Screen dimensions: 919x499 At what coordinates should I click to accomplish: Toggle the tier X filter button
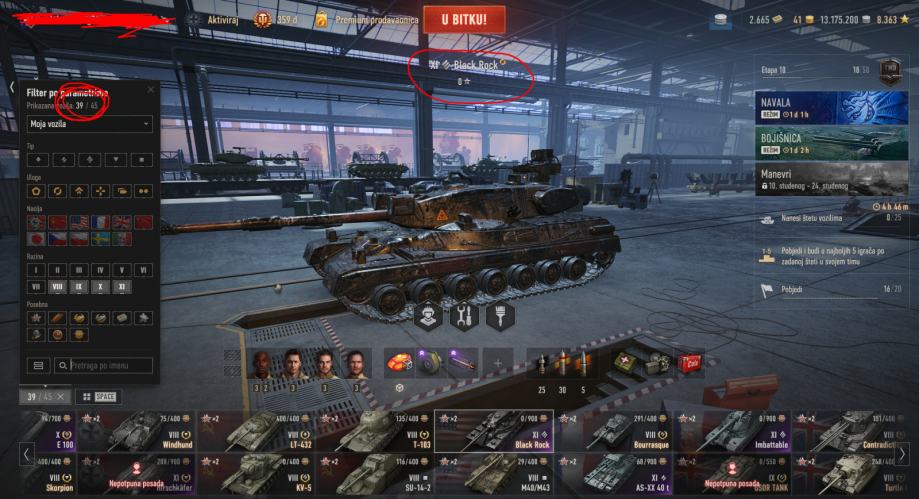pyautogui.click(x=100, y=286)
